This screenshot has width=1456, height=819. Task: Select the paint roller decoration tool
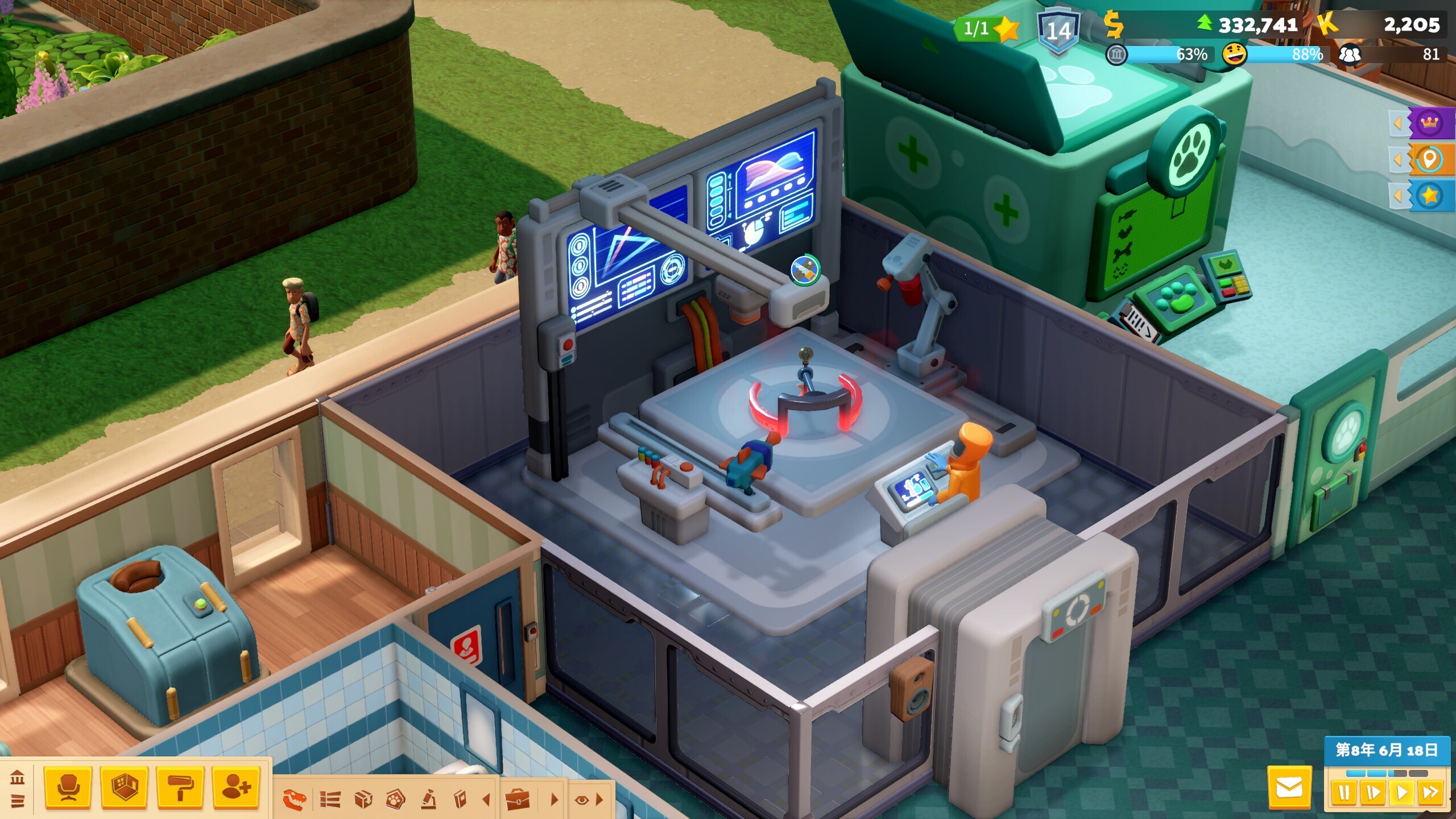tap(180, 788)
